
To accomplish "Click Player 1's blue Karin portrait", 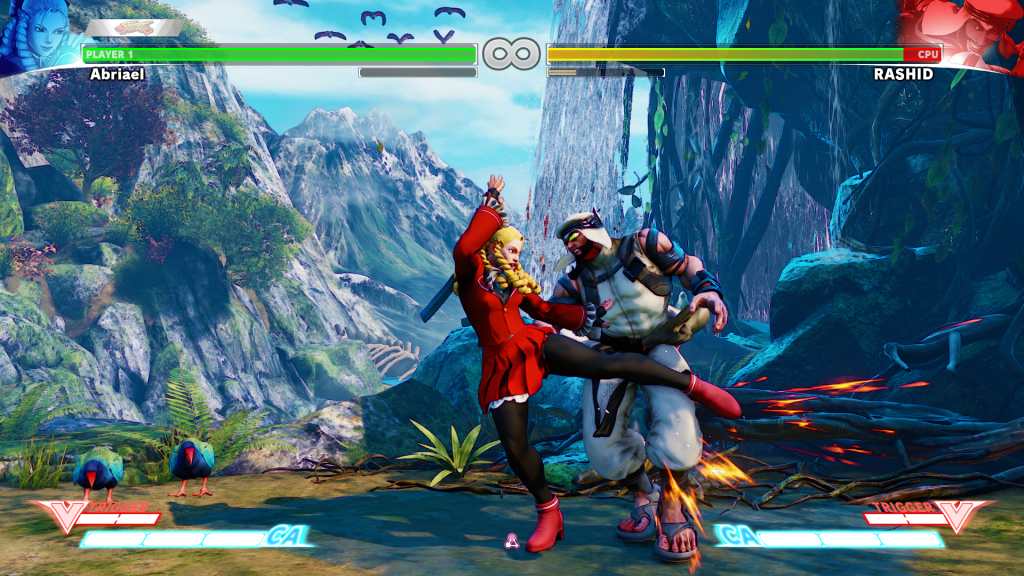I will point(38,36).
